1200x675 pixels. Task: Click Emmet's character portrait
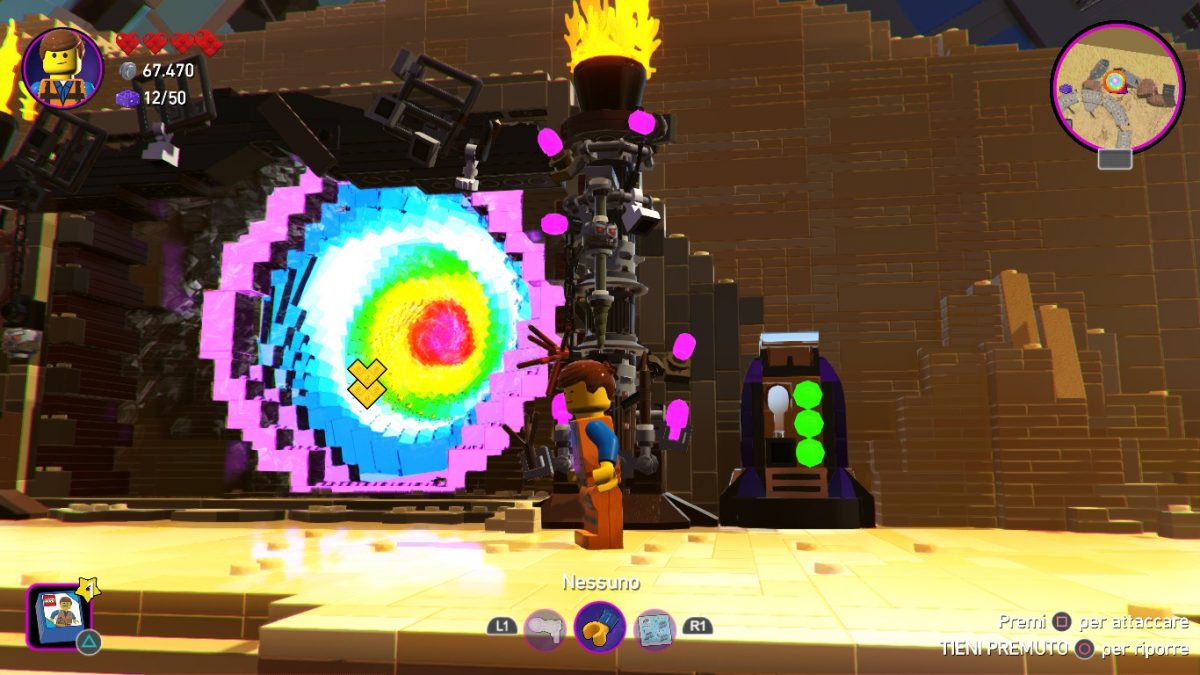pos(62,68)
